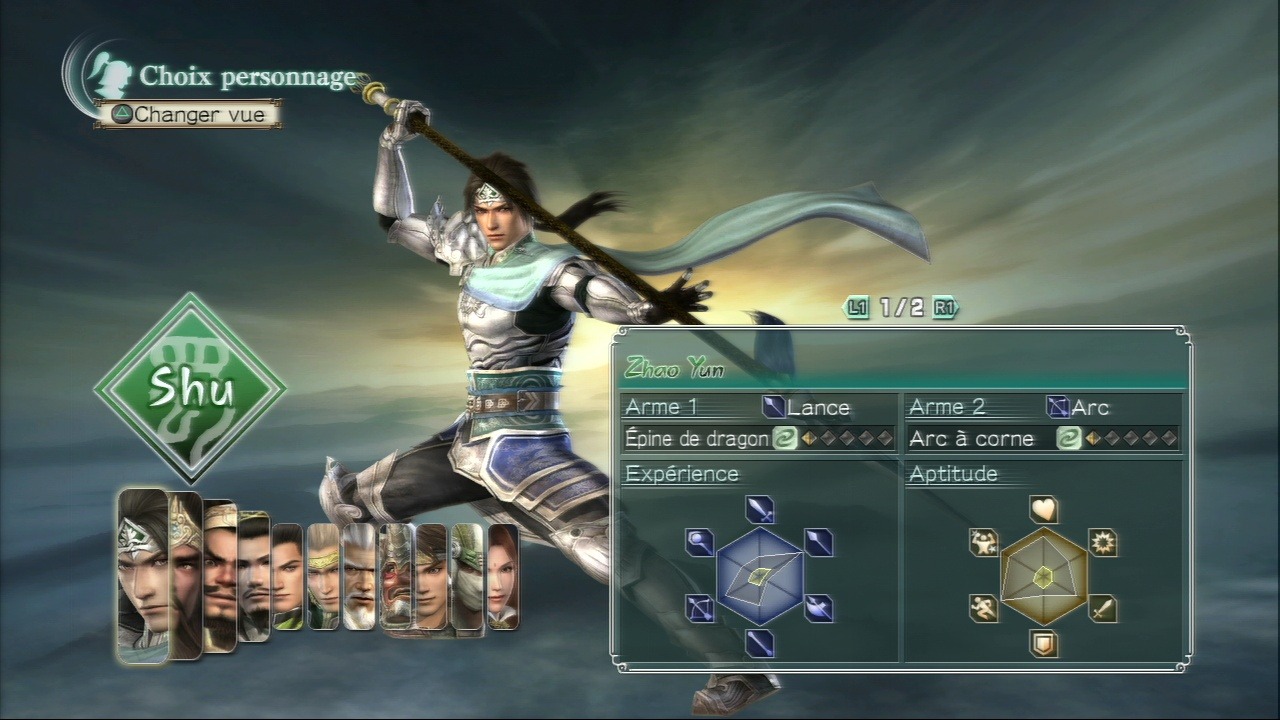Pick the red-masked warrior portrait
Image resolution: width=1280 pixels, height=720 pixels.
point(396,577)
